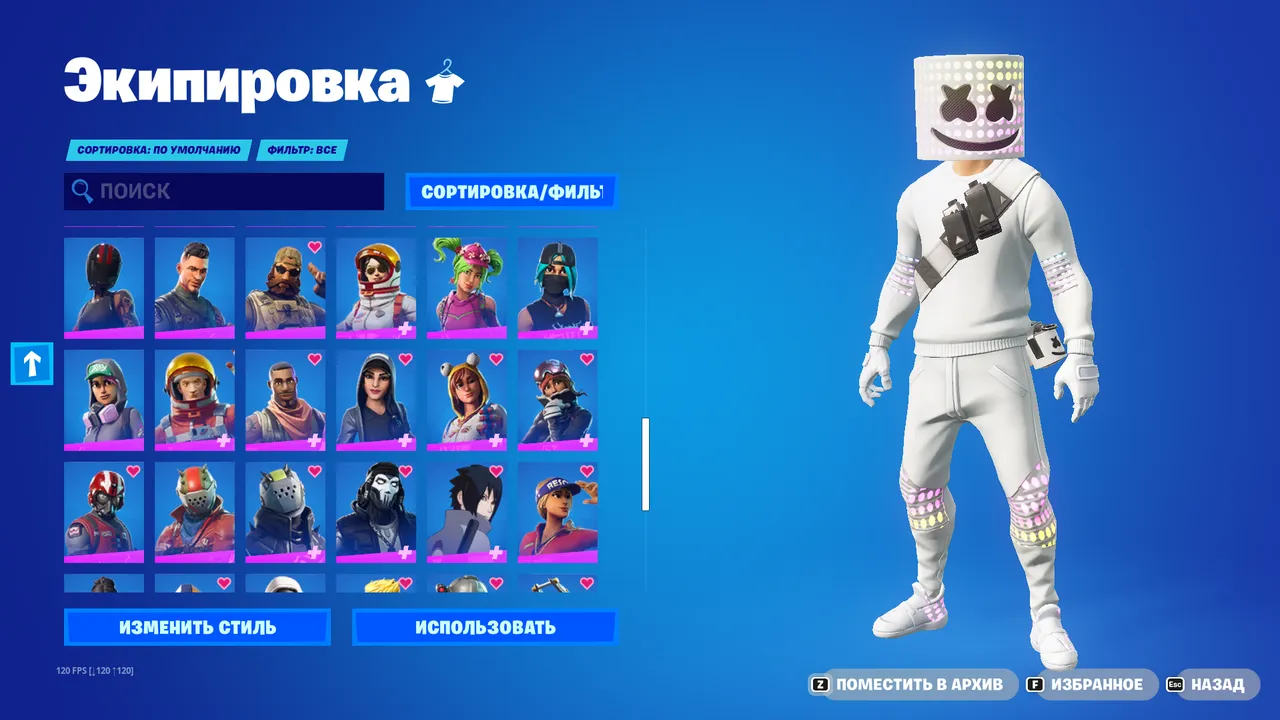Click the magnifying glass icon in the search bar
Viewport: 1280px width, 720px height.
pyautogui.click(x=81, y=191)
